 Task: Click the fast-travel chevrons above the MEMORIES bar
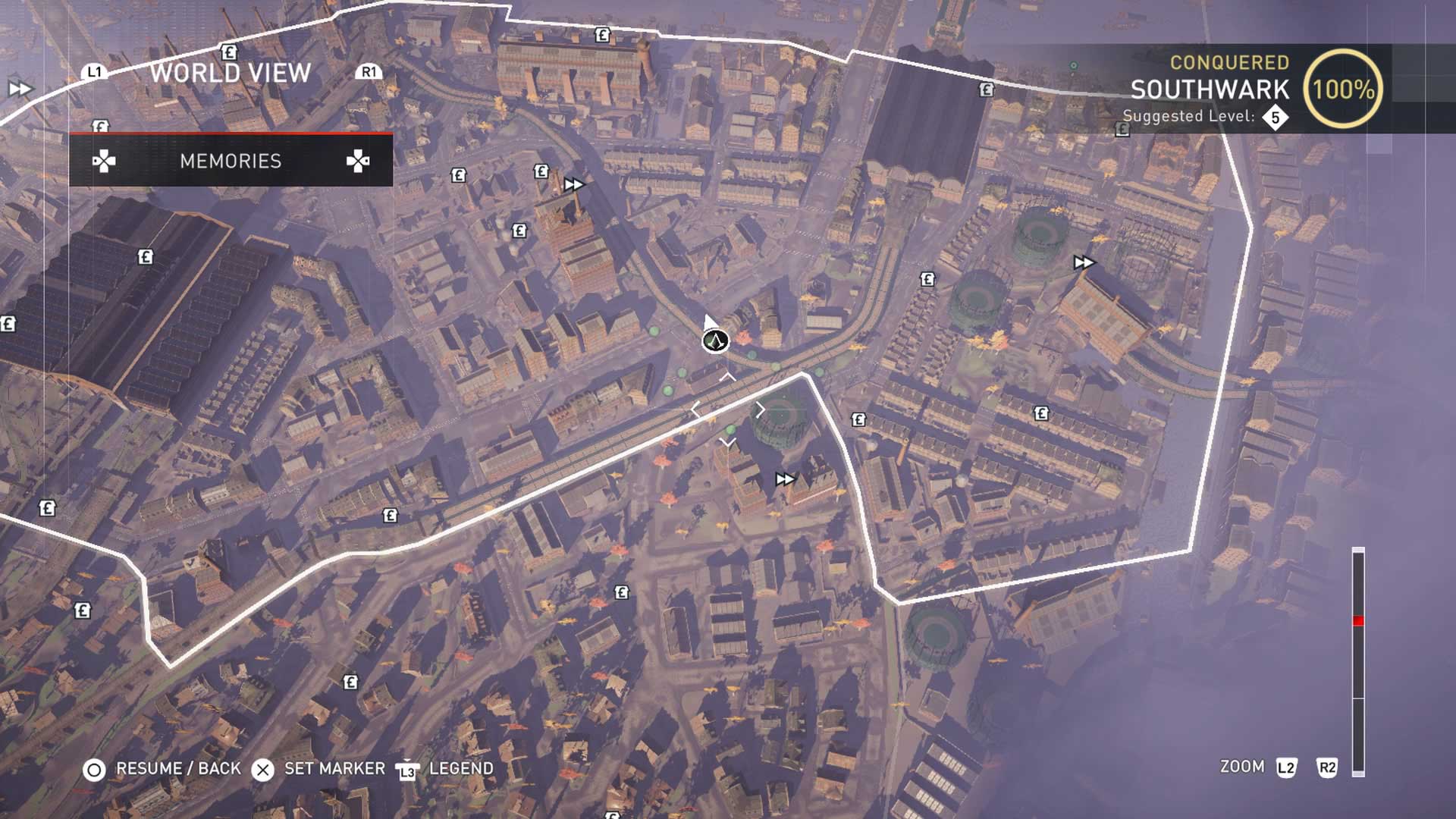point(575,182)
